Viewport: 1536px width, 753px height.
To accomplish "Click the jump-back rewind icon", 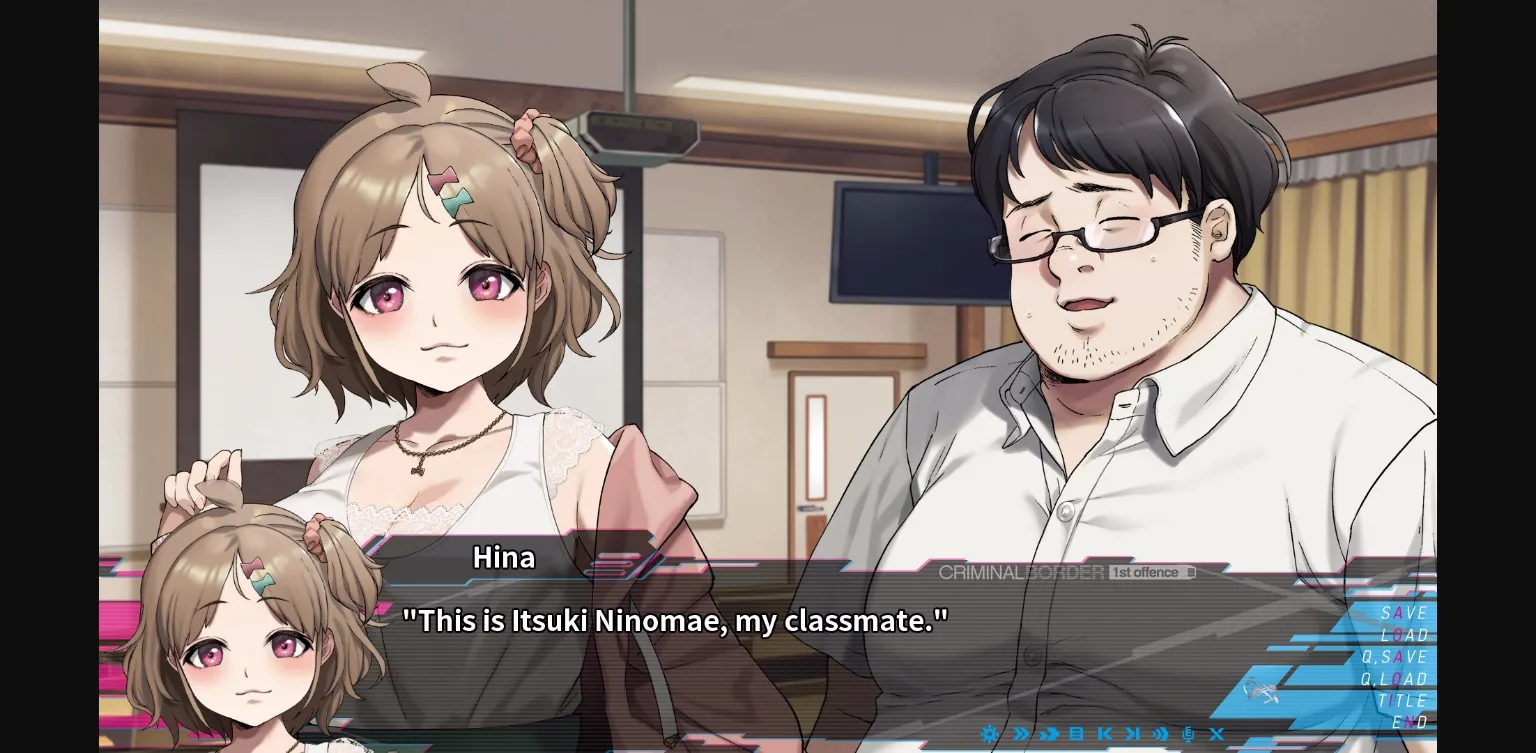I will click(x=1106, y=733).
